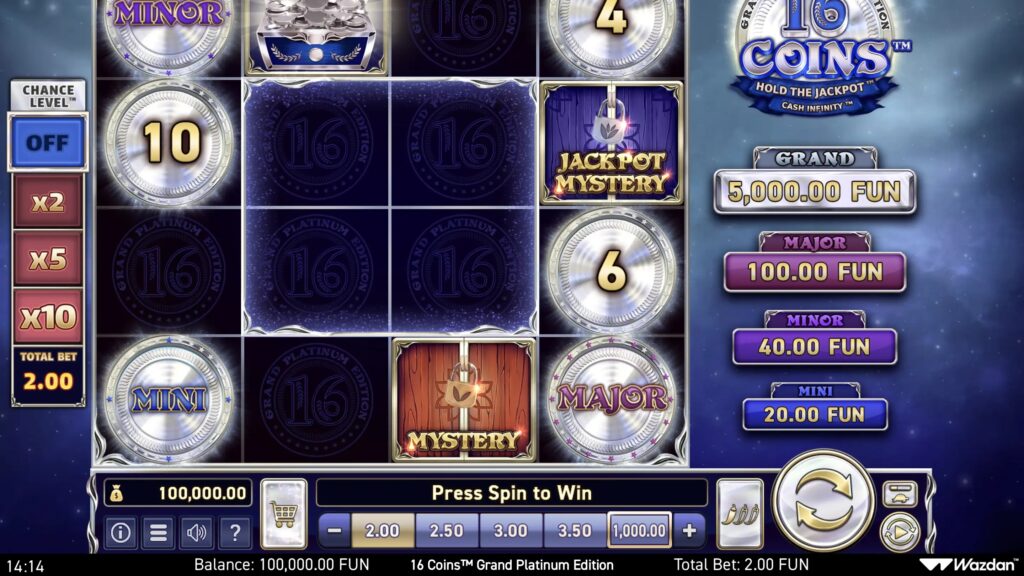Choose the 3.00 bet value
The image size is (1024, 576).
[x=511, y=531]
